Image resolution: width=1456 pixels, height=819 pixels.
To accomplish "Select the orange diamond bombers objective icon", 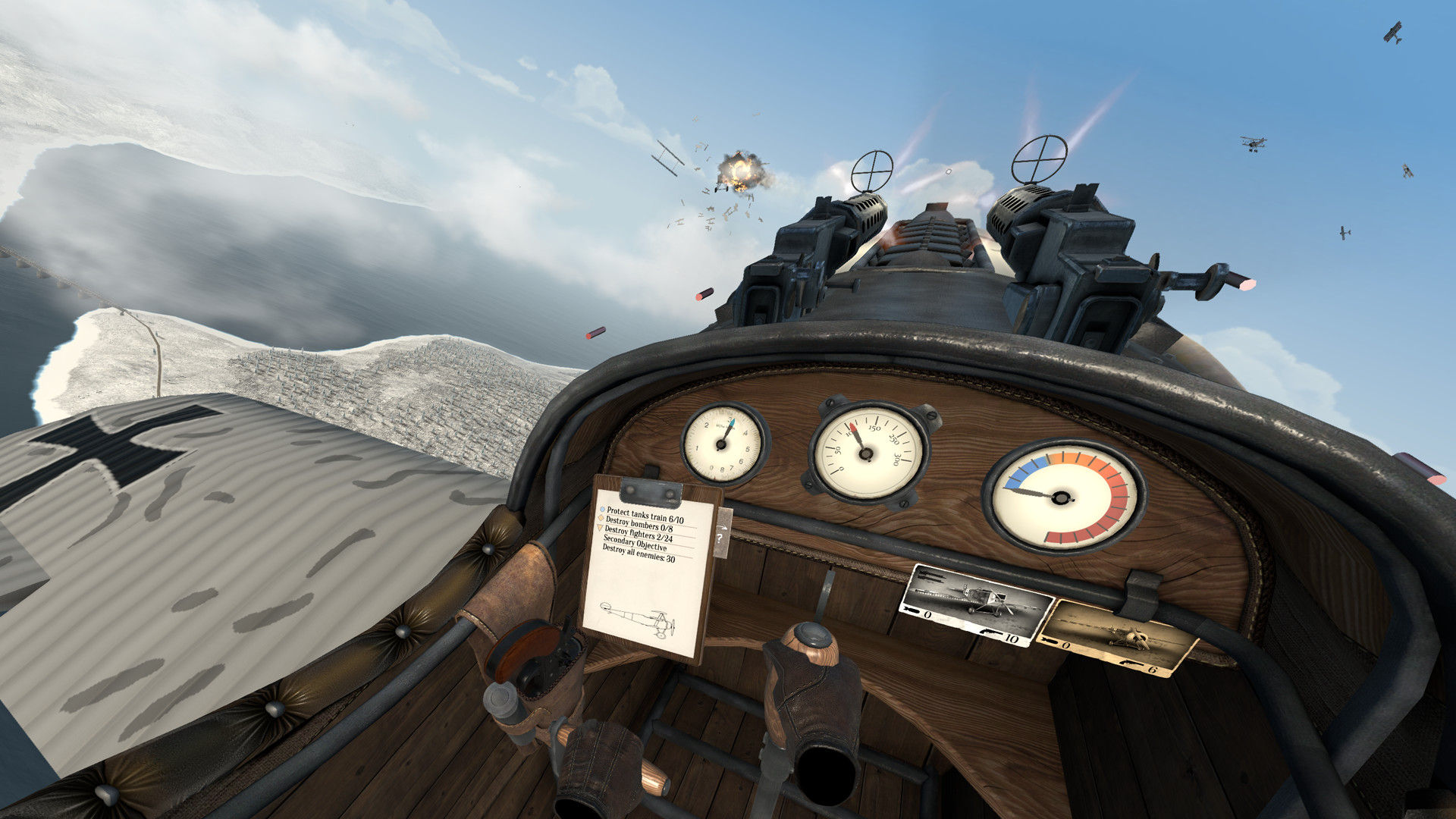I will (601, 517).
